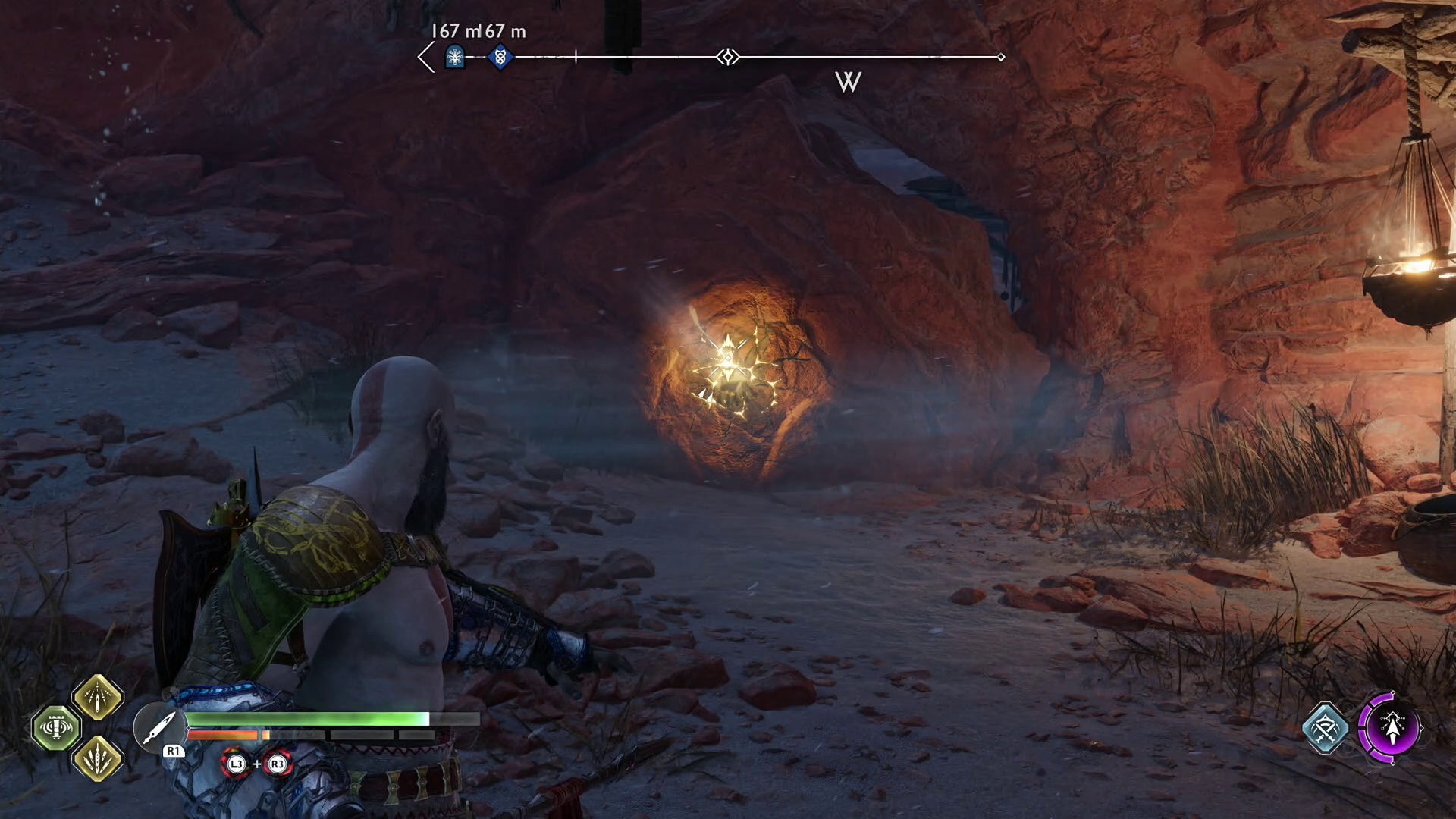Trigger the purple Spartan Rage icon
The width and height of the screenshot is (1456, 819).
[1390, 728]
